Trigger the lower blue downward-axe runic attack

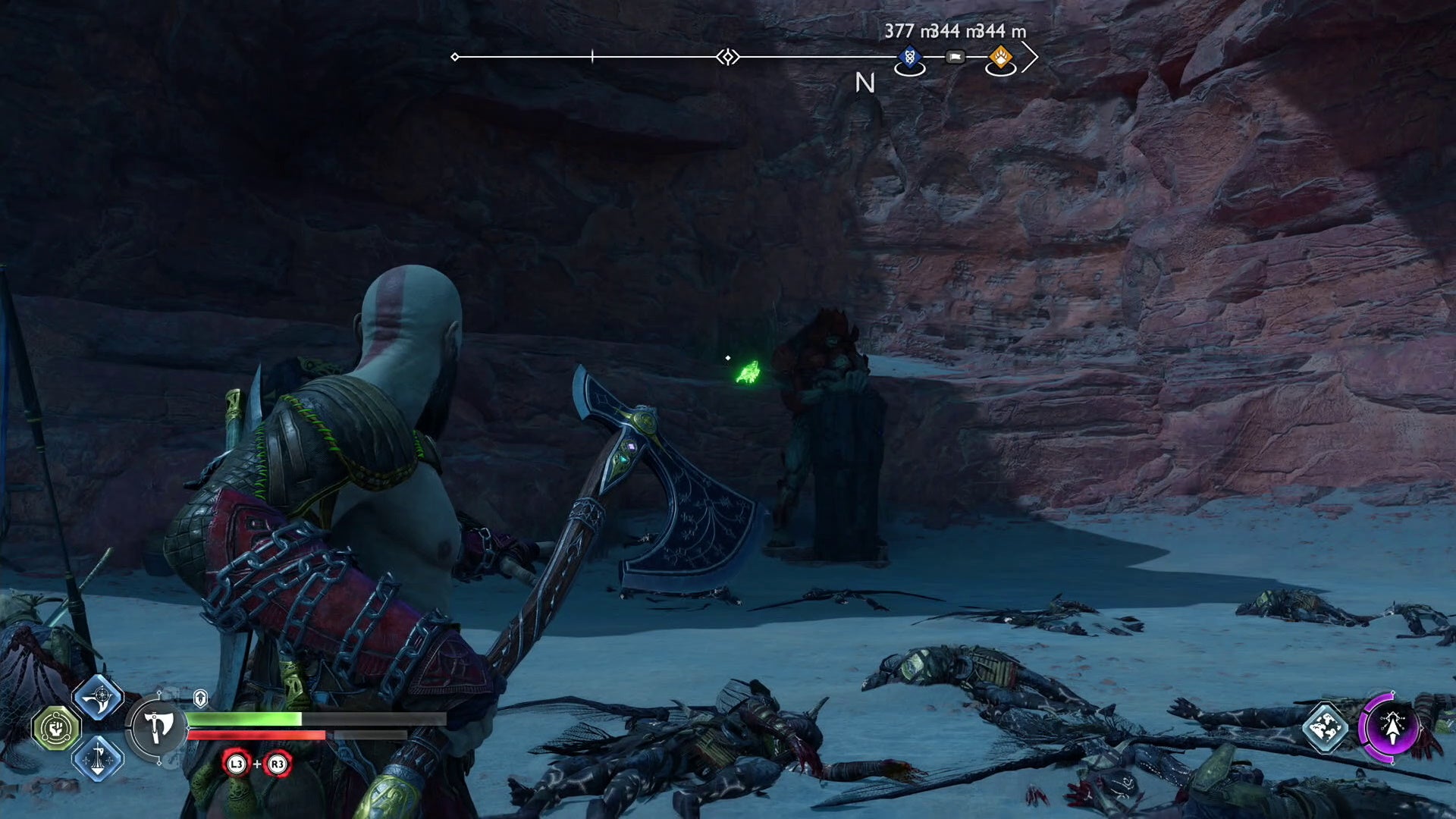click(98, 758)
